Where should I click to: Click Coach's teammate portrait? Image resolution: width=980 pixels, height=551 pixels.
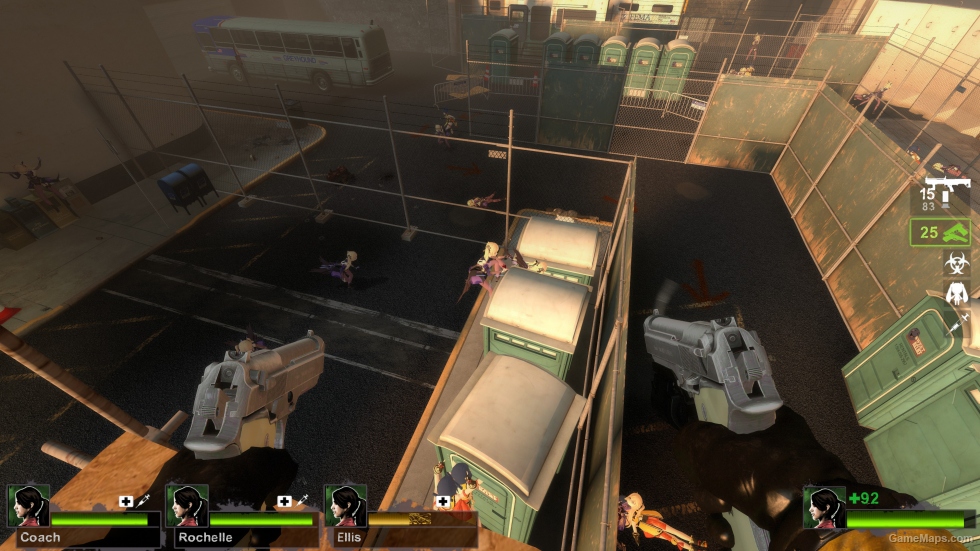[x=29, y=507]
